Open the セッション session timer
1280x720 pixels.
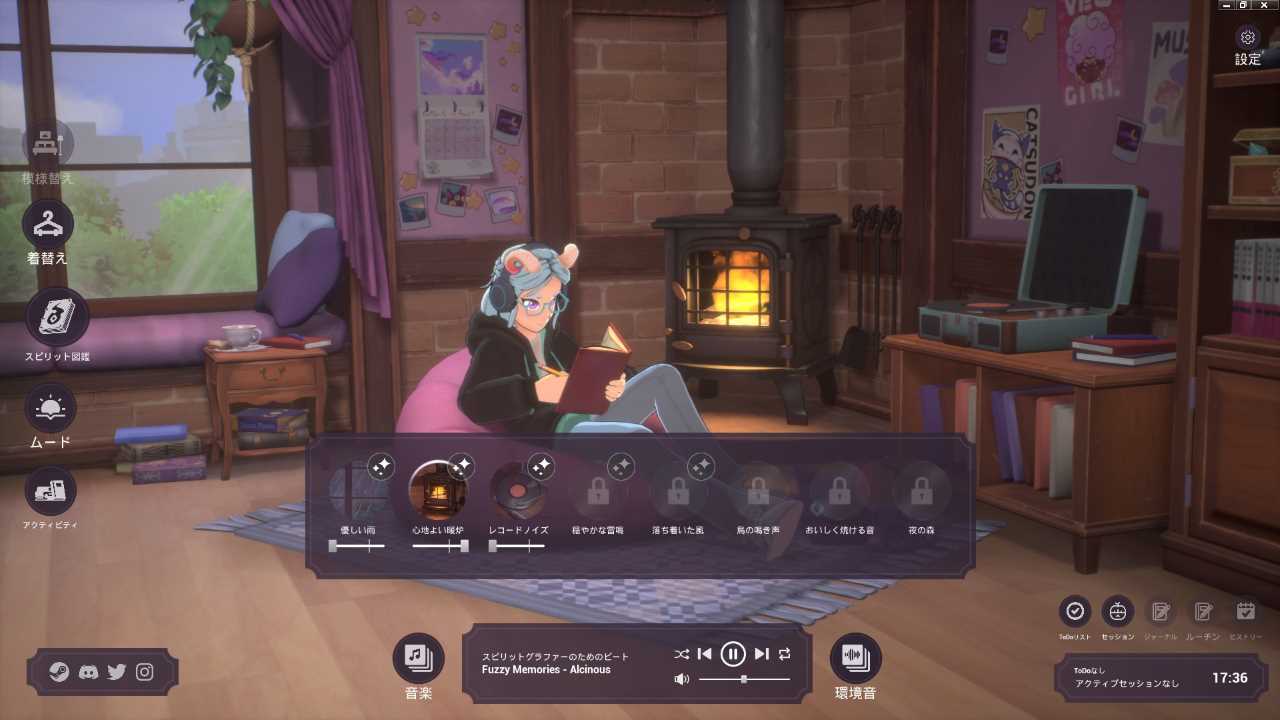point(1117,611)
